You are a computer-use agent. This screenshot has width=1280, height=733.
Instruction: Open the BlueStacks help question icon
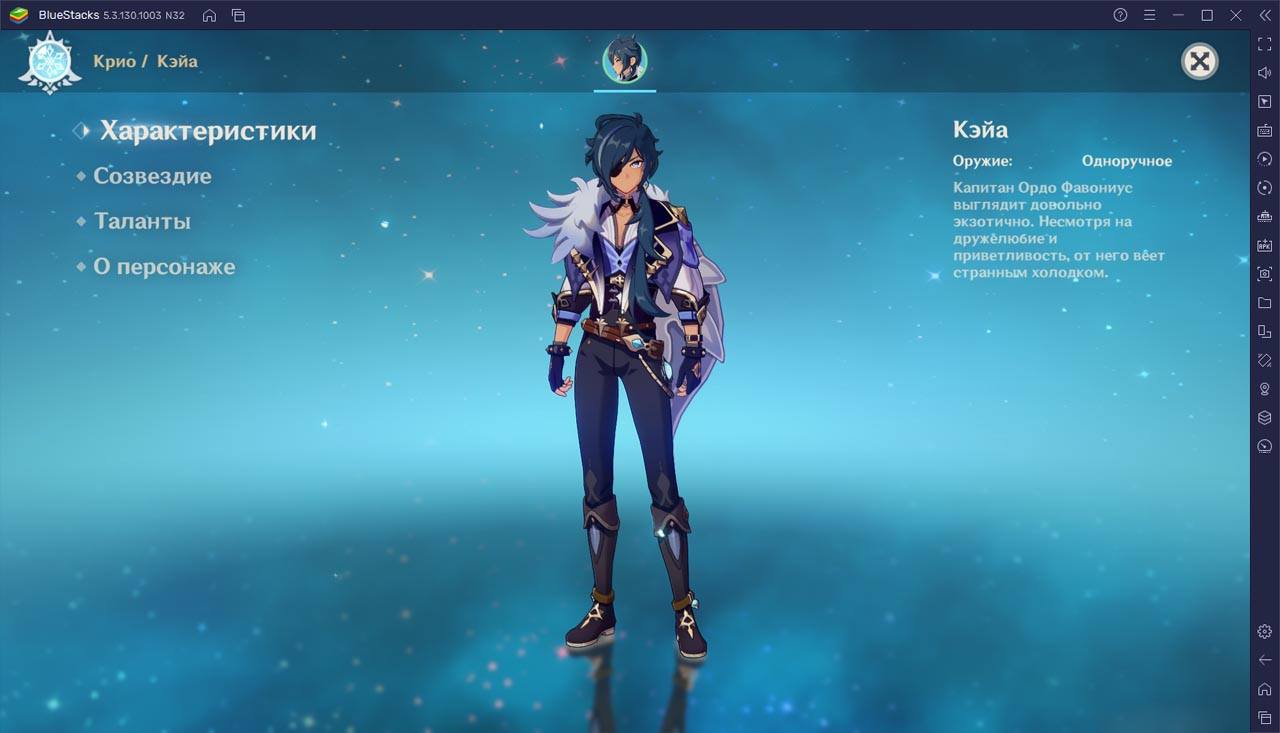[1120, 15]
